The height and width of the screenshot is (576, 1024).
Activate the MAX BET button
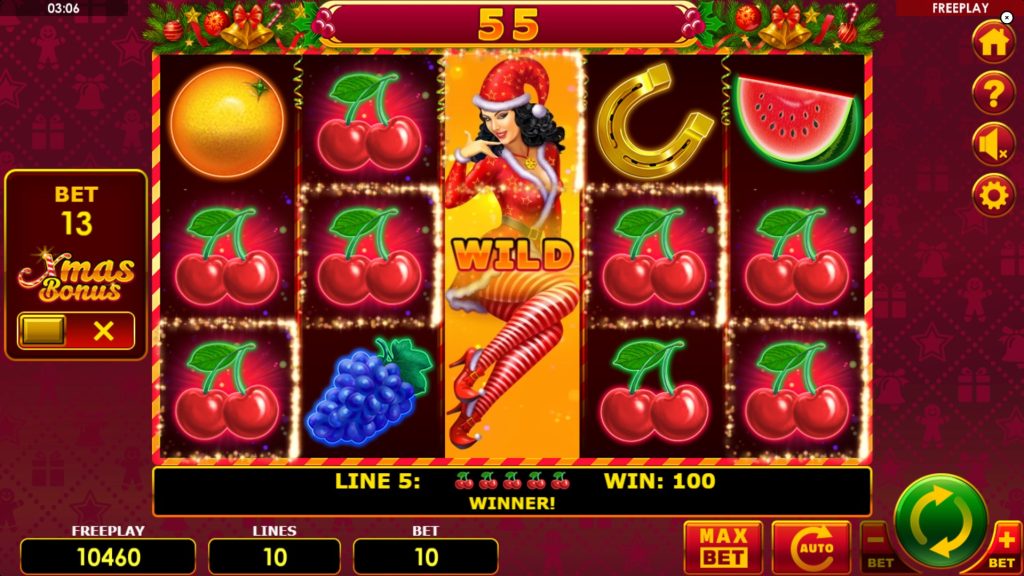pos(723,548)
